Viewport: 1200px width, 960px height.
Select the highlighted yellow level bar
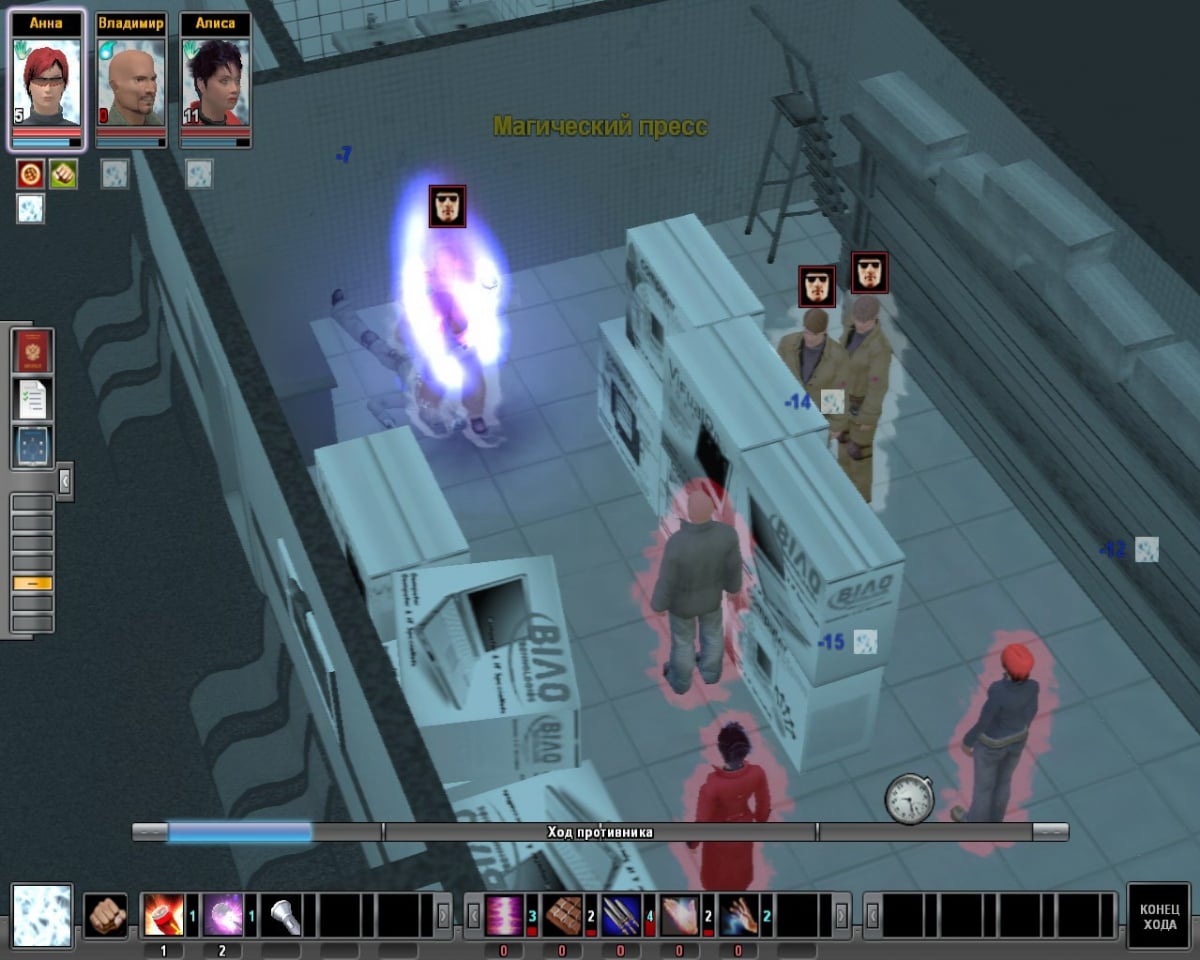(32, 583)
